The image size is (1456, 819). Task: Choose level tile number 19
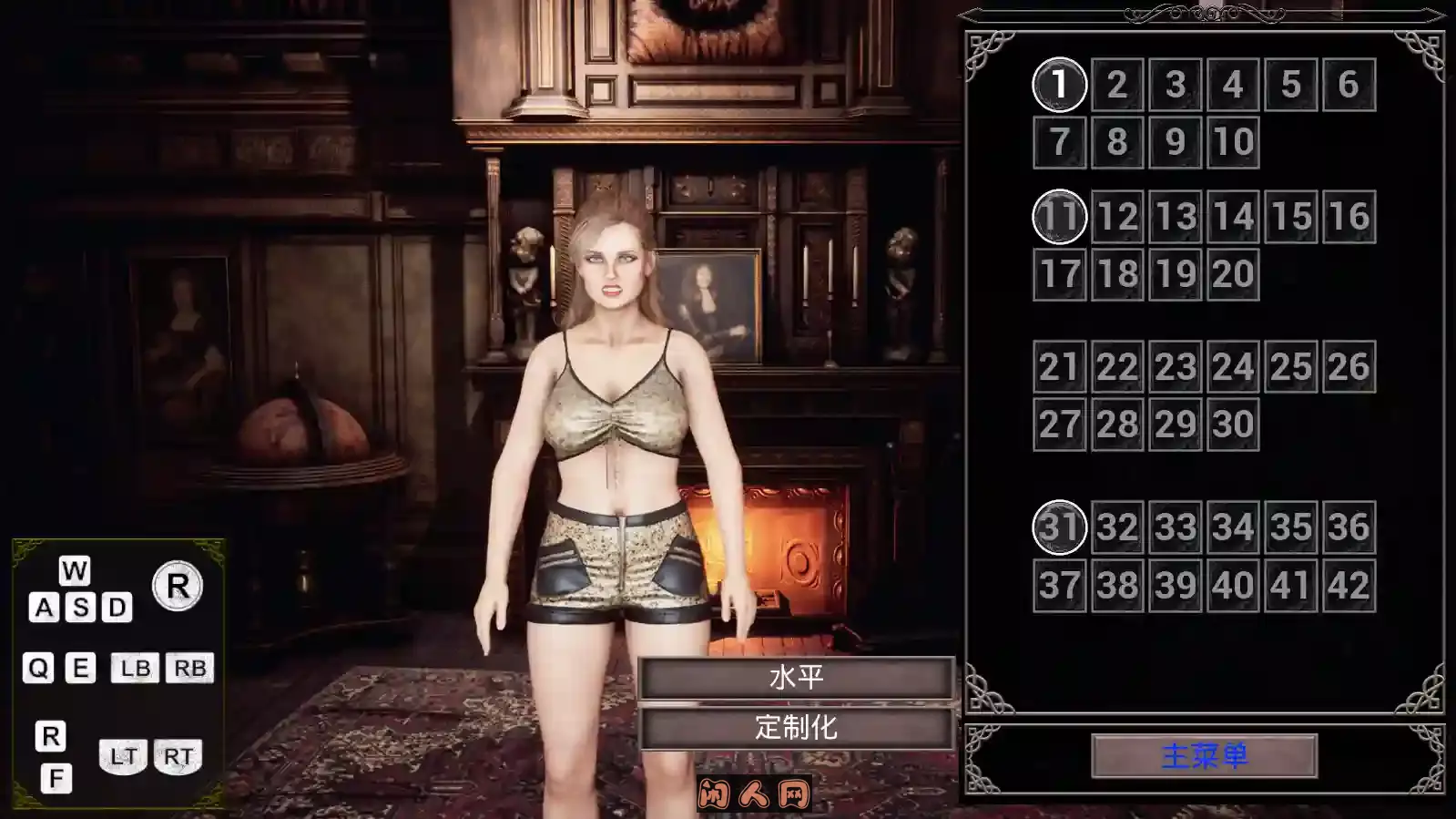(1175, 274)
